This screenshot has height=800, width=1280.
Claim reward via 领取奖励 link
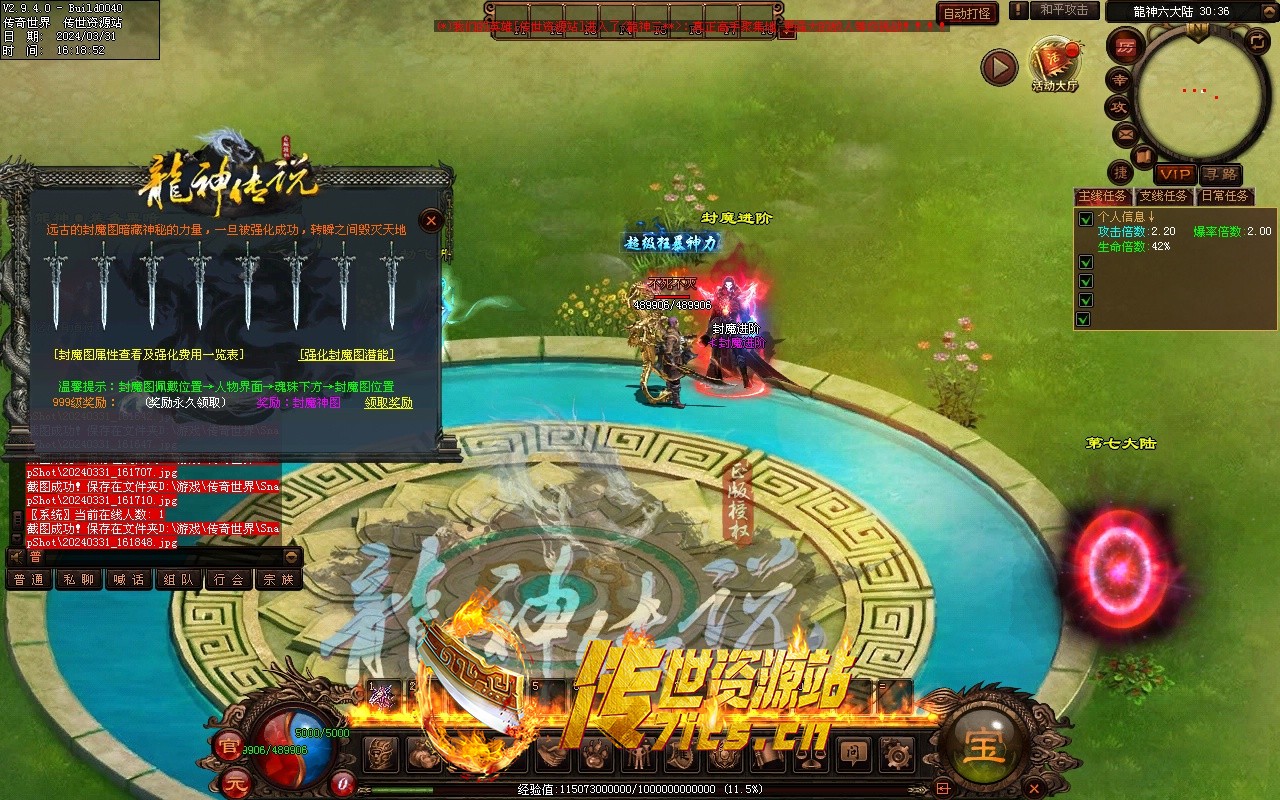pos(388,403)
